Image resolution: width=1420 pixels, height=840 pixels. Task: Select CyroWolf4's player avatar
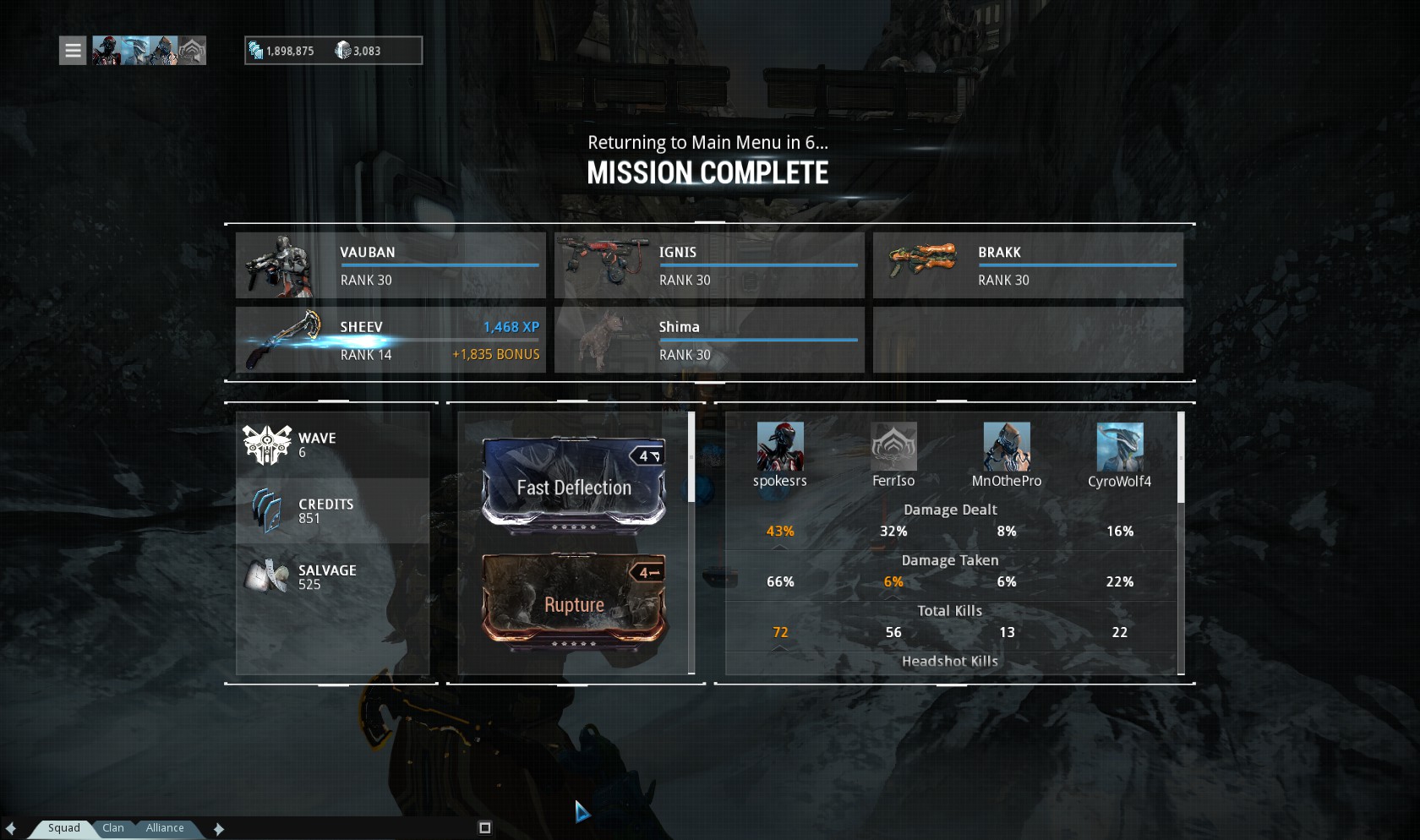1119,446
